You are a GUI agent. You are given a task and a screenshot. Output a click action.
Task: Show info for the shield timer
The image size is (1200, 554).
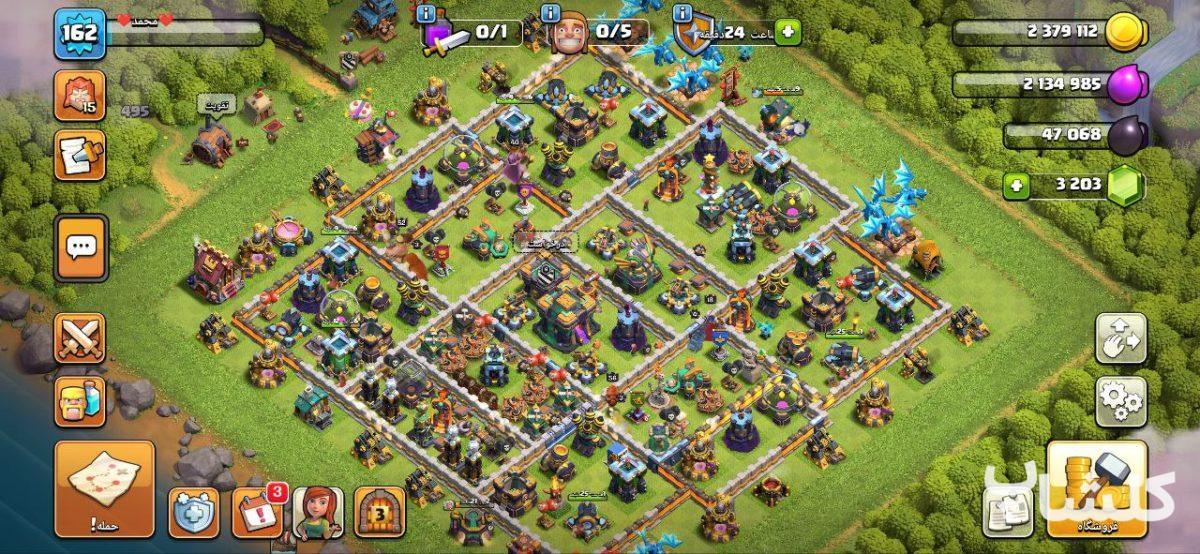(683, 13)
